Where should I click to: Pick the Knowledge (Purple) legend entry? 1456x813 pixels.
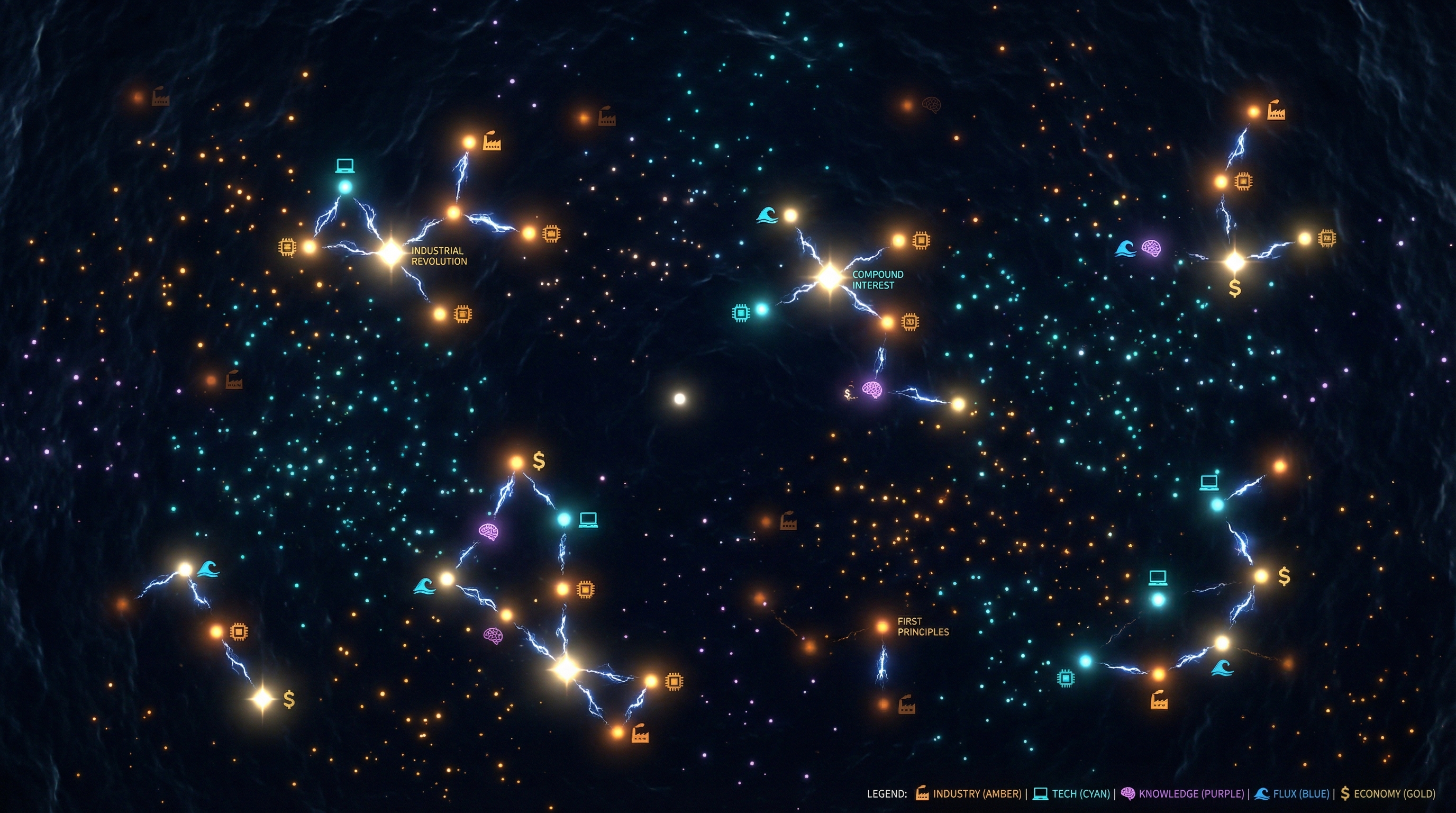pyautogui.click(x=1182, y=794)
